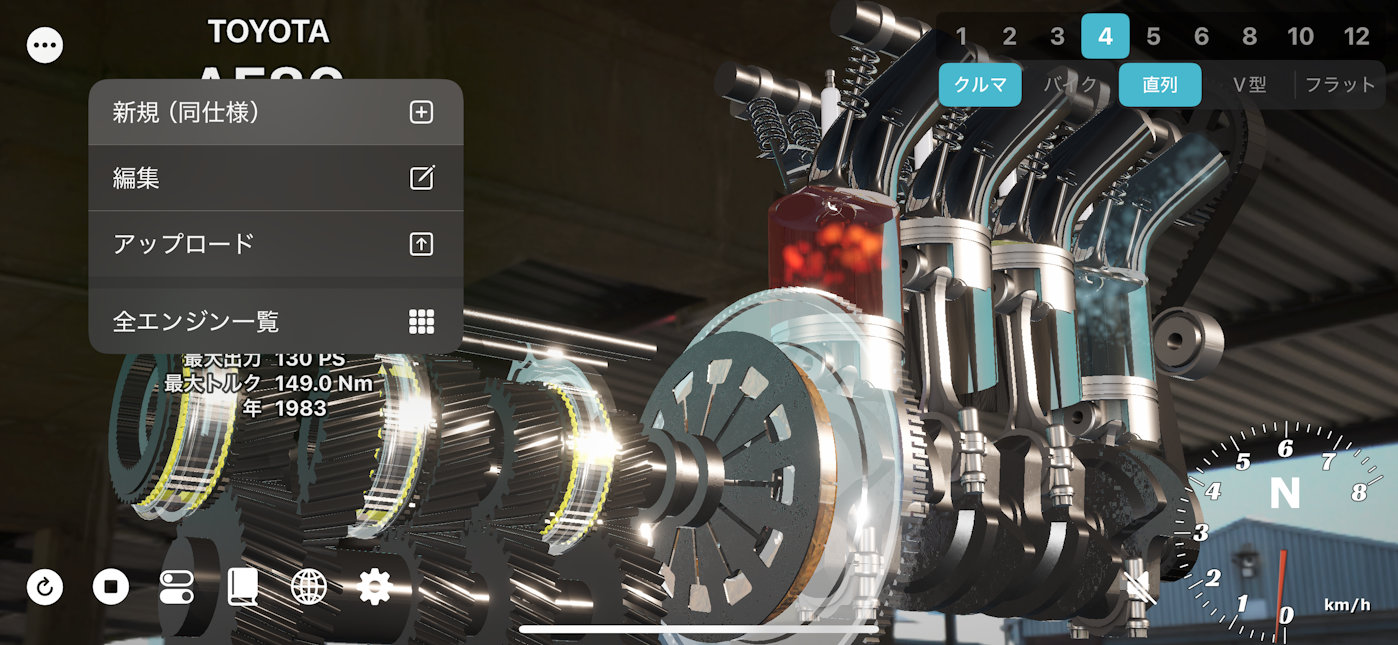Show the 全エンジン一覧 engine list
The width and height of the screenshot is (1398, 645).
(275, 321)
